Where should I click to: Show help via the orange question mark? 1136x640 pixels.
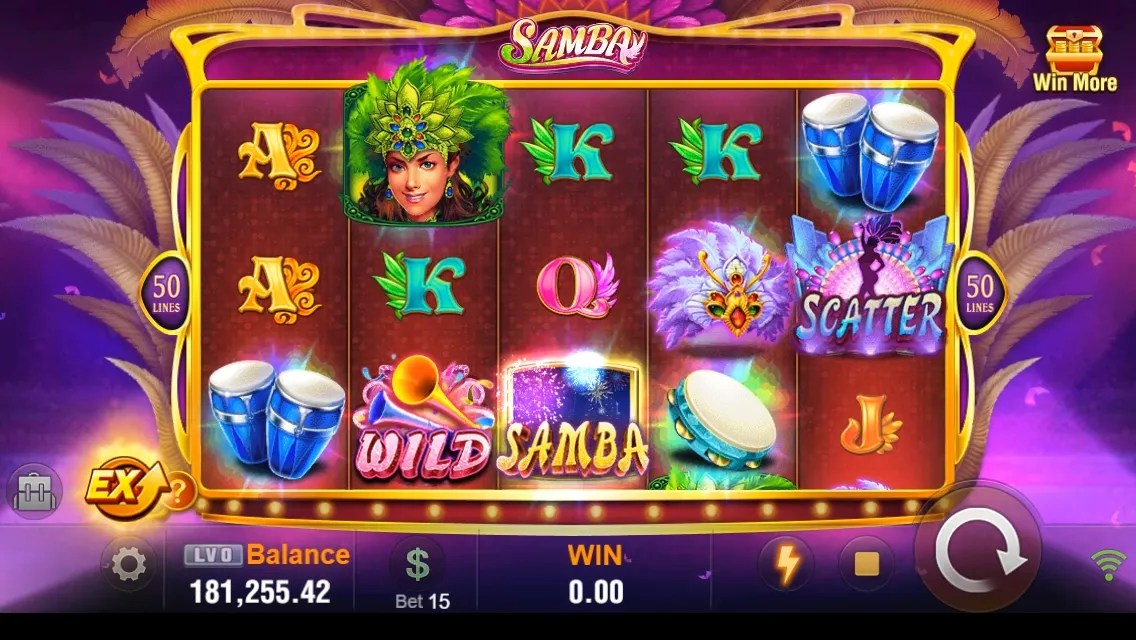(x=179, y=491)
